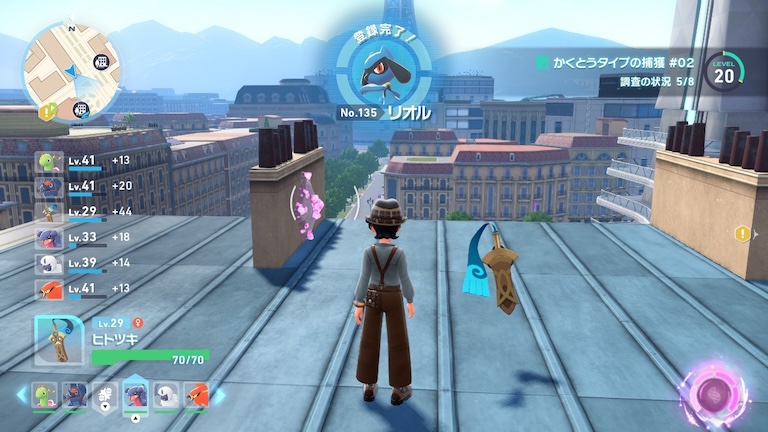Click the right arrow of the party hotbar
Screen dimensions: 768x432
220,396
